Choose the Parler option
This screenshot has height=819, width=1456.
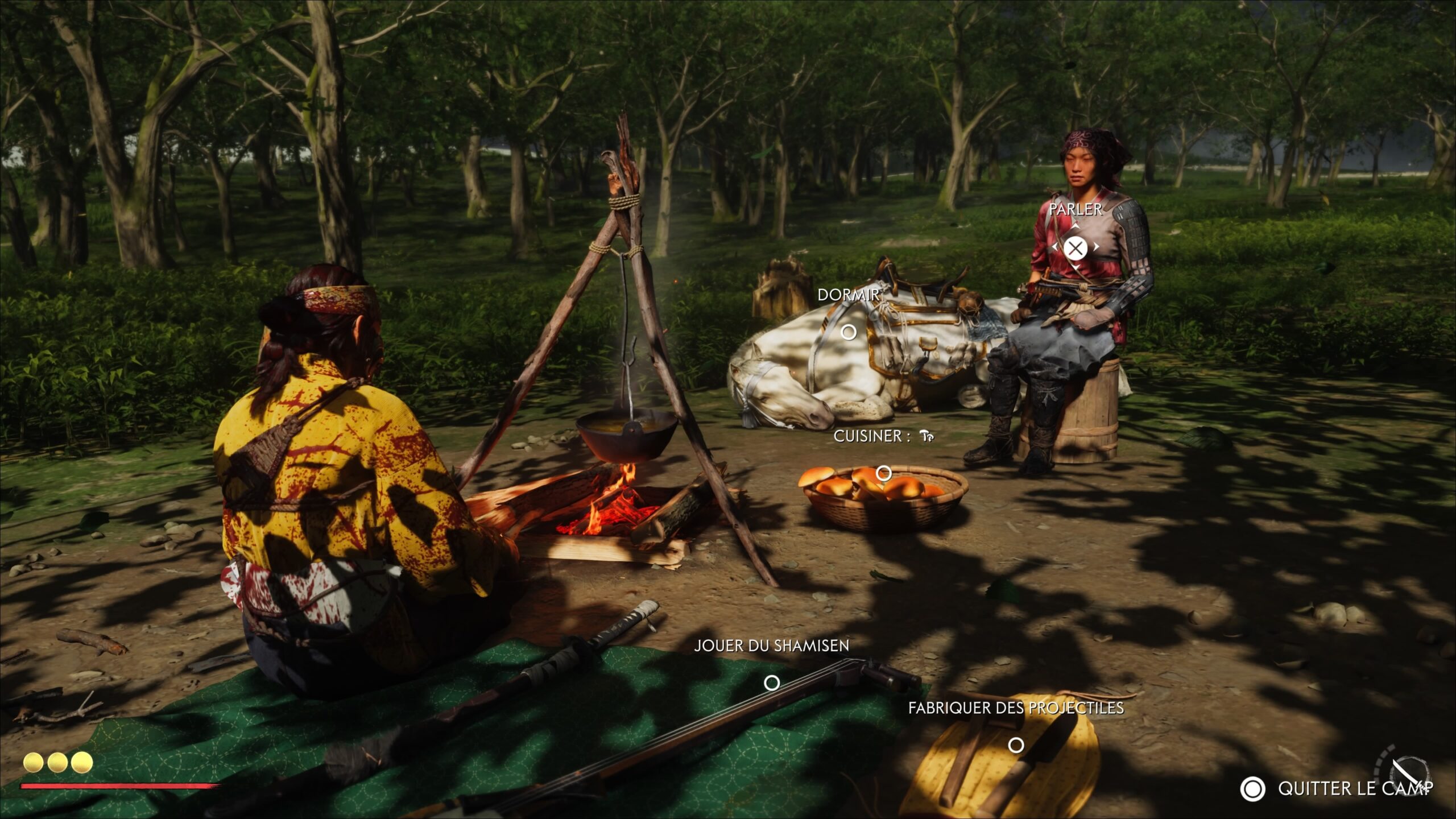coord(1075,248)
